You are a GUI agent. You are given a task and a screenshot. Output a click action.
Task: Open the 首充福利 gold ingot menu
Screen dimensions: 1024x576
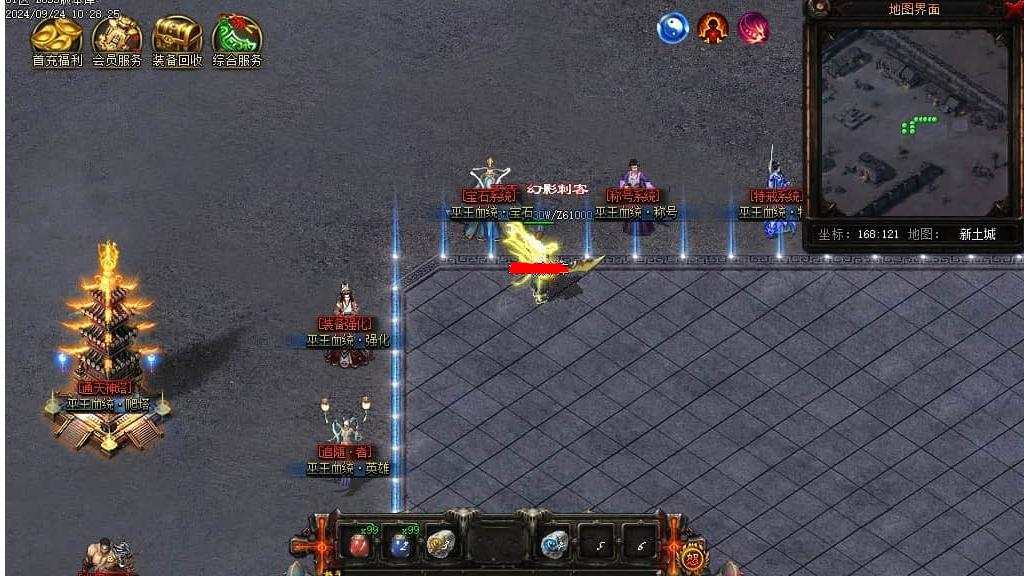[x=57, y=37]
